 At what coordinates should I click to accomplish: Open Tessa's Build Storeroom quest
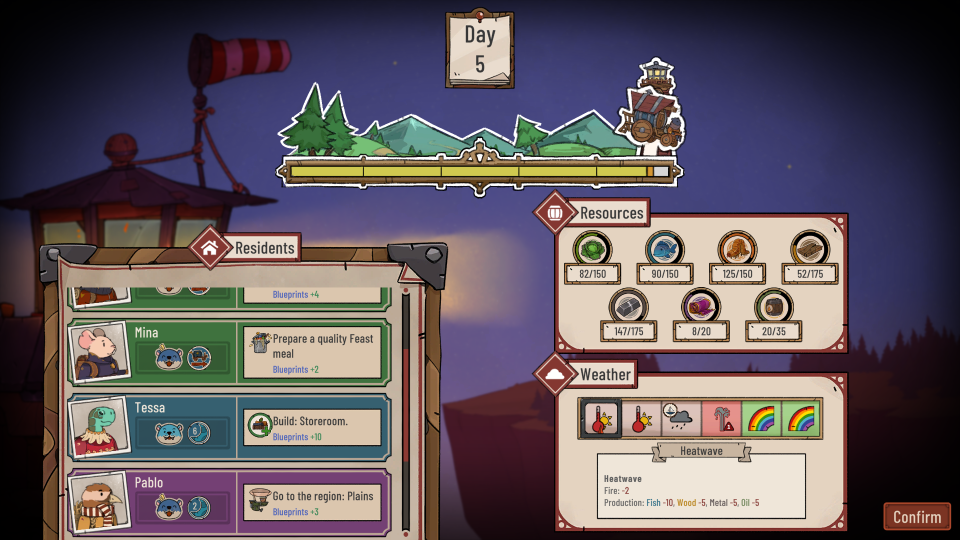click(313, 428)
